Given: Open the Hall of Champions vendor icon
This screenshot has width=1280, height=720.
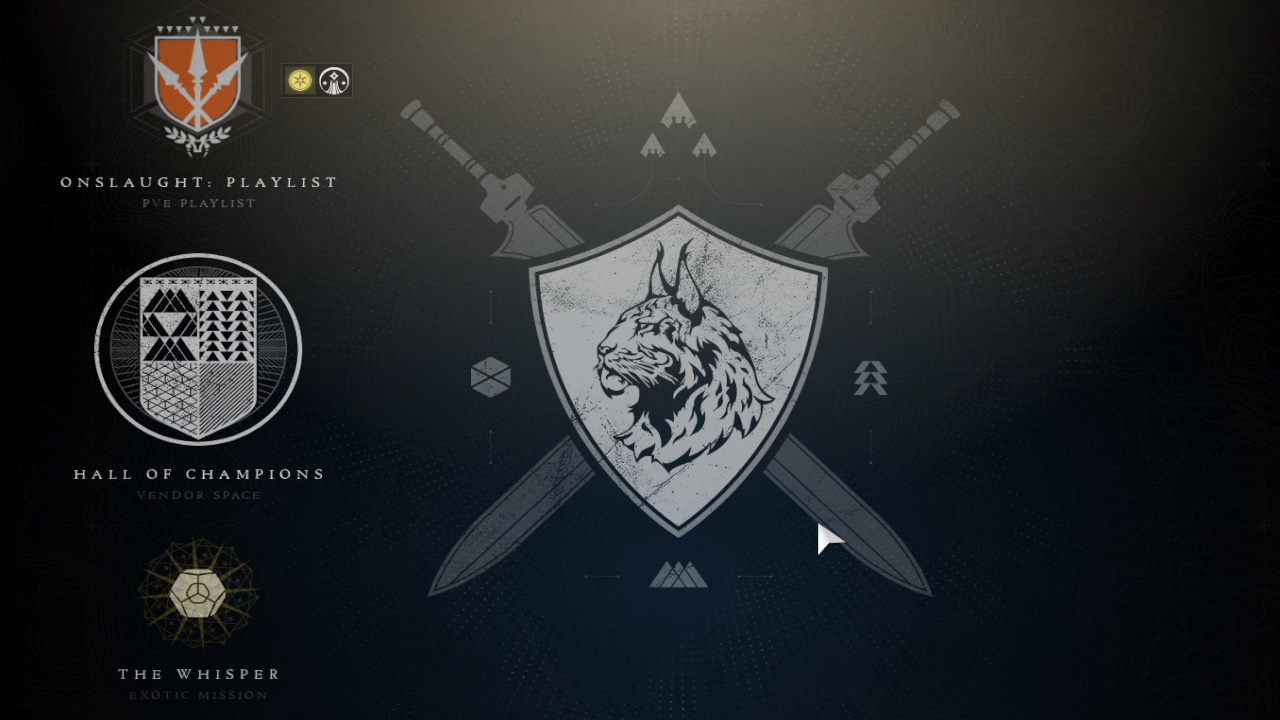Looking at the screenshot, I should (x=197, y=350).
